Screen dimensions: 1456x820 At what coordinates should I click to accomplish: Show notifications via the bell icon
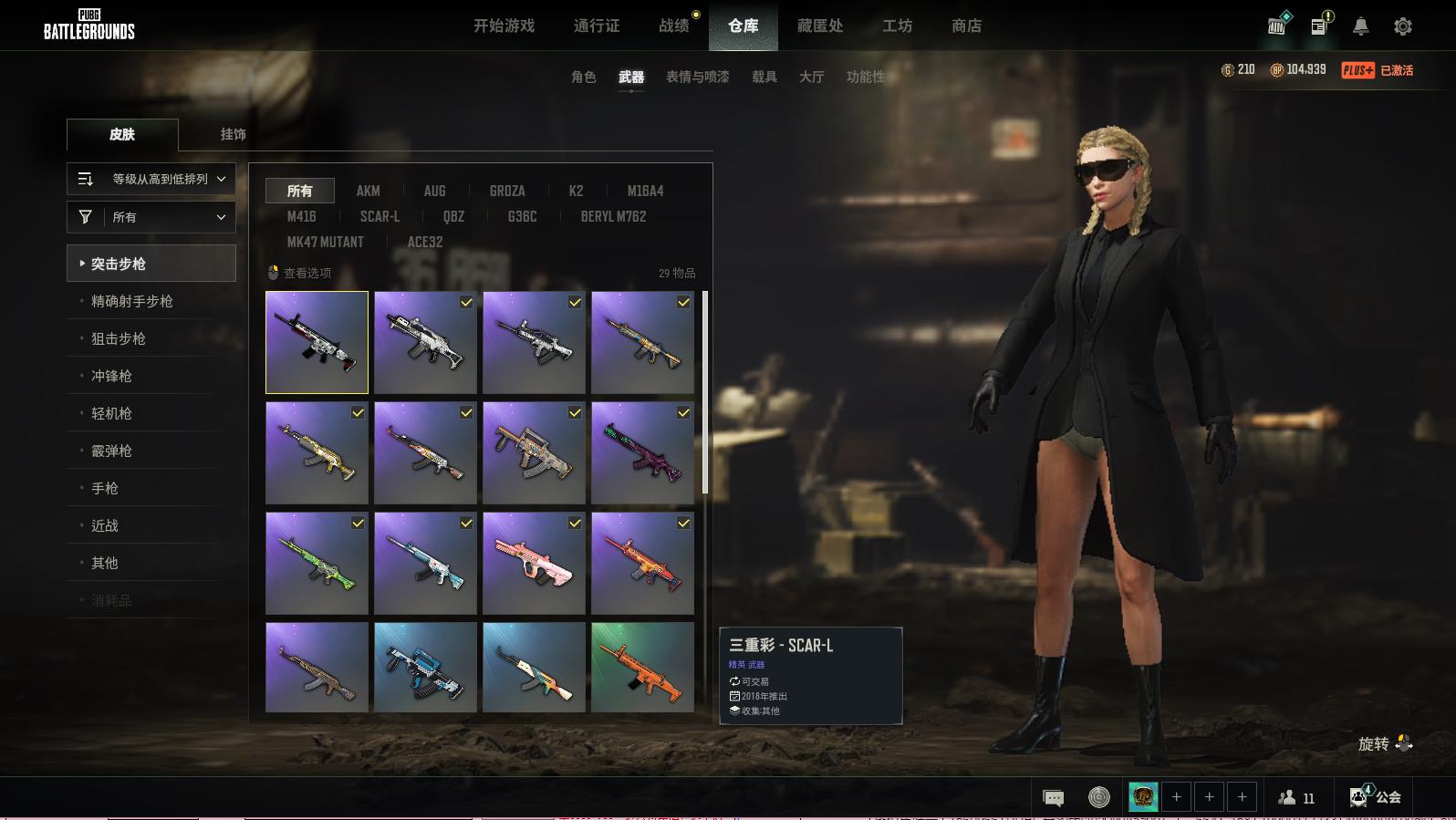point(1360,26)
